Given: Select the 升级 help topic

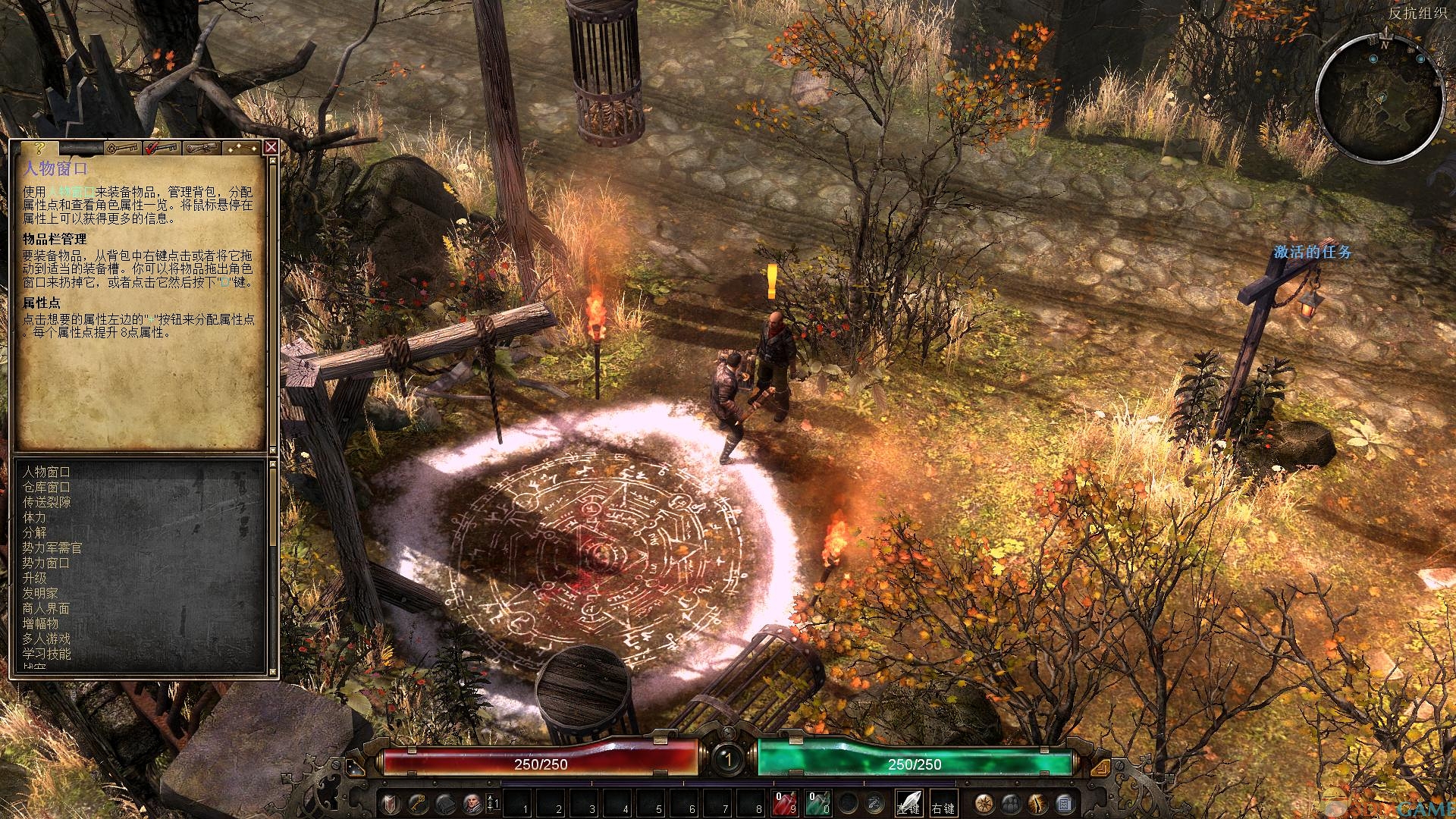Looking at the screenshot, I should click(x=34, y=578).
